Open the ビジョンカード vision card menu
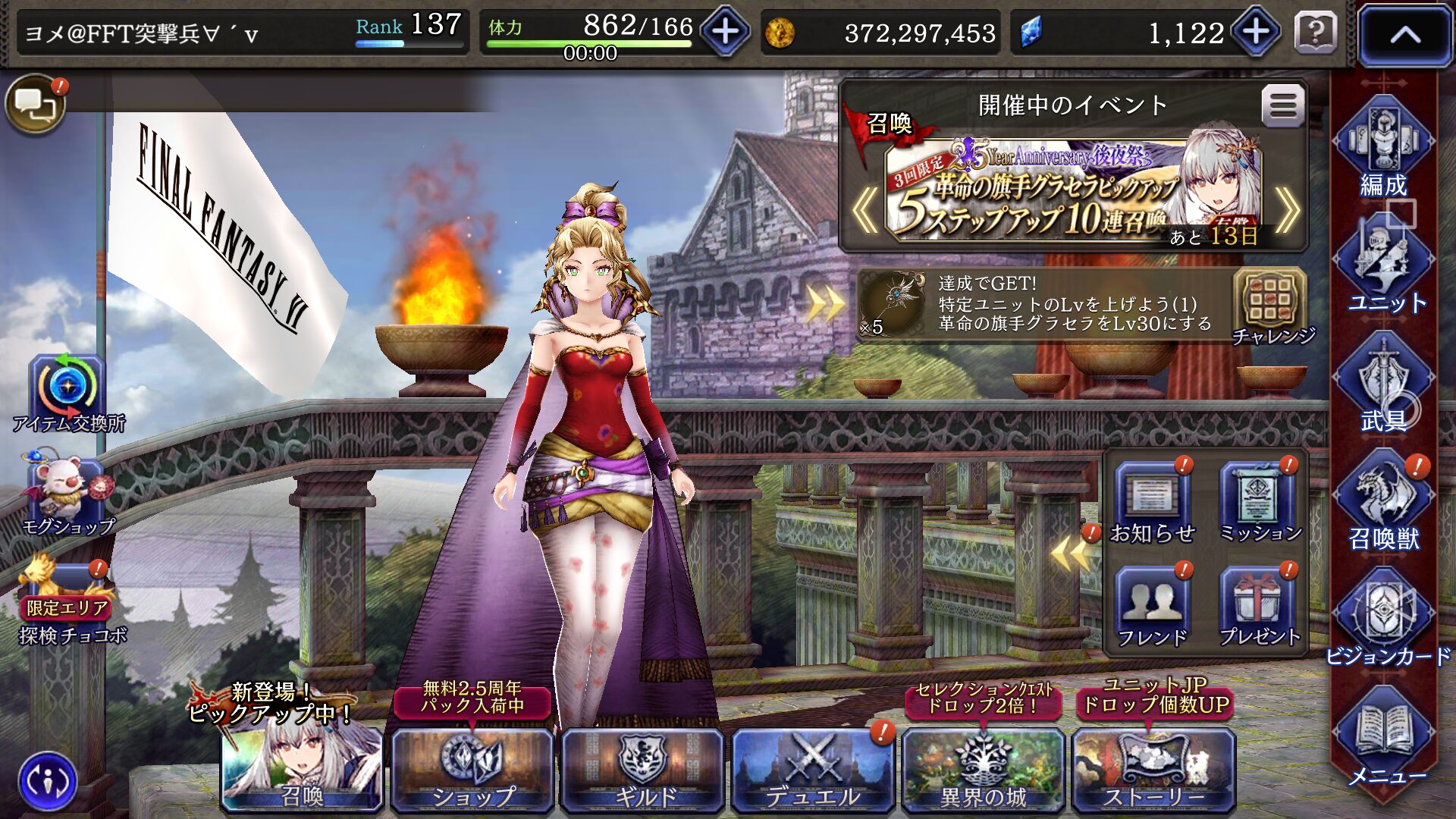 (1383, 618)
